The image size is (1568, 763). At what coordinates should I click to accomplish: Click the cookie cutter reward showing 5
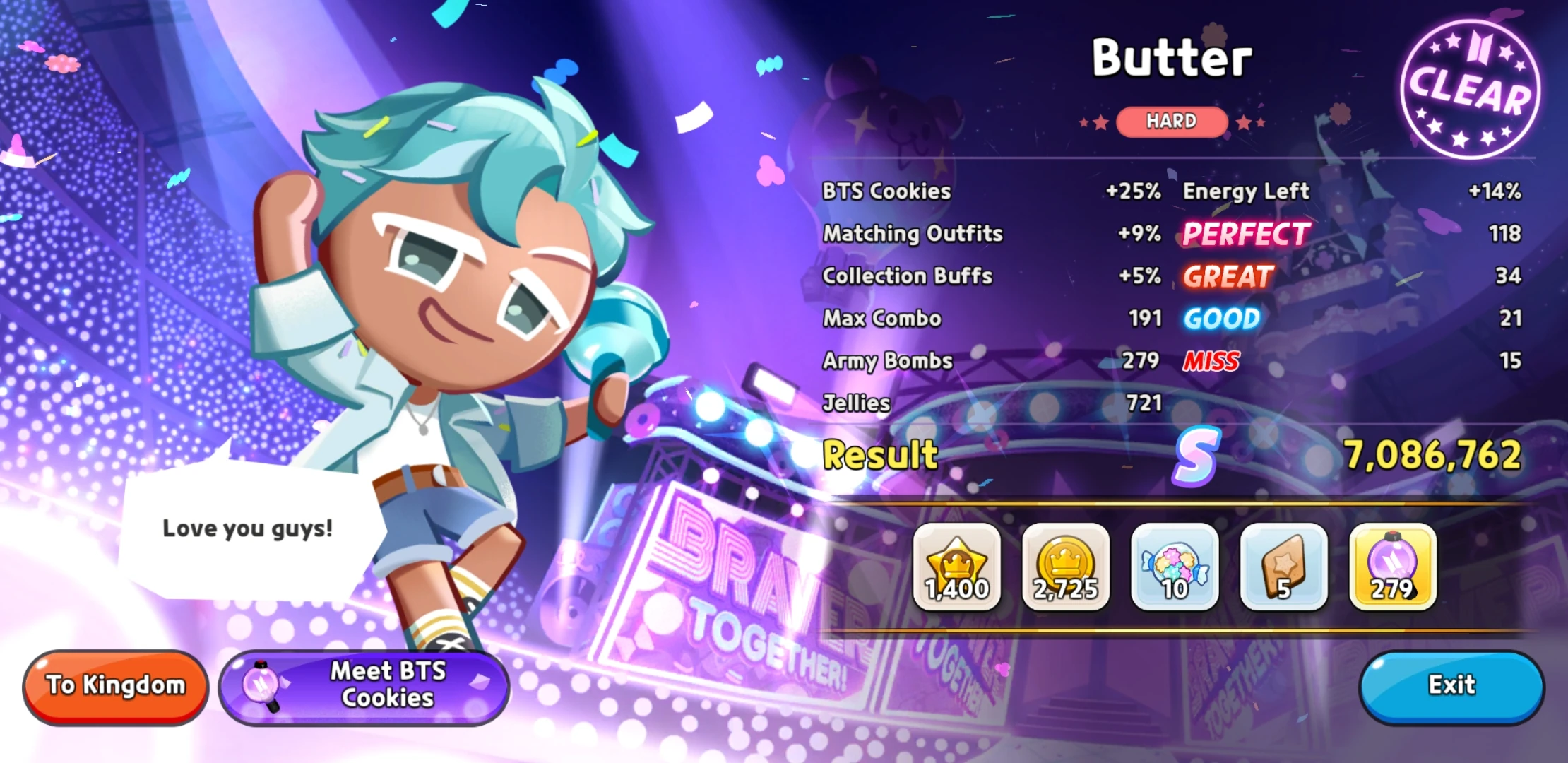point(1283,565)
